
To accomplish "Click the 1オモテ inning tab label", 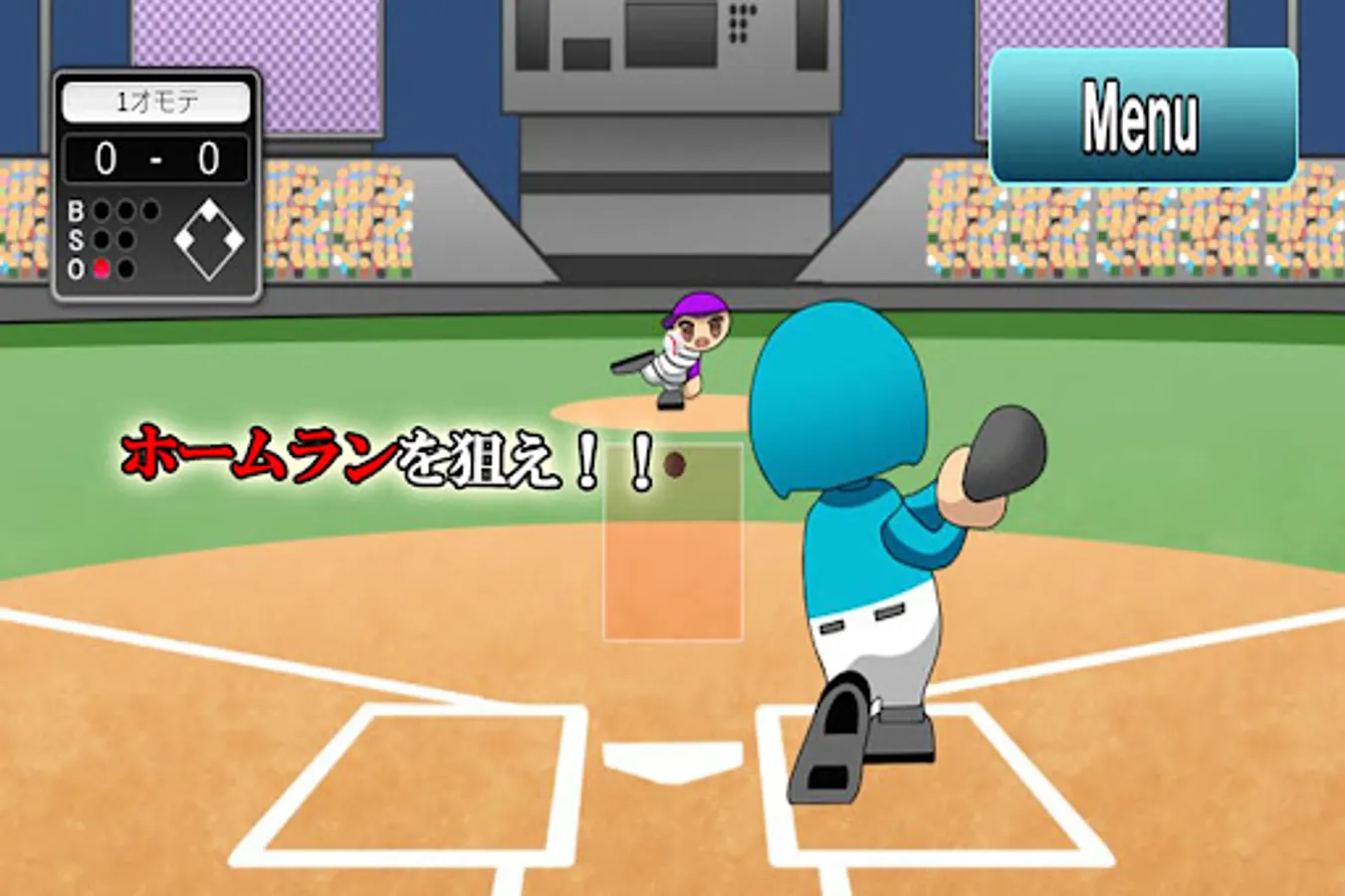I will [157, 99].
